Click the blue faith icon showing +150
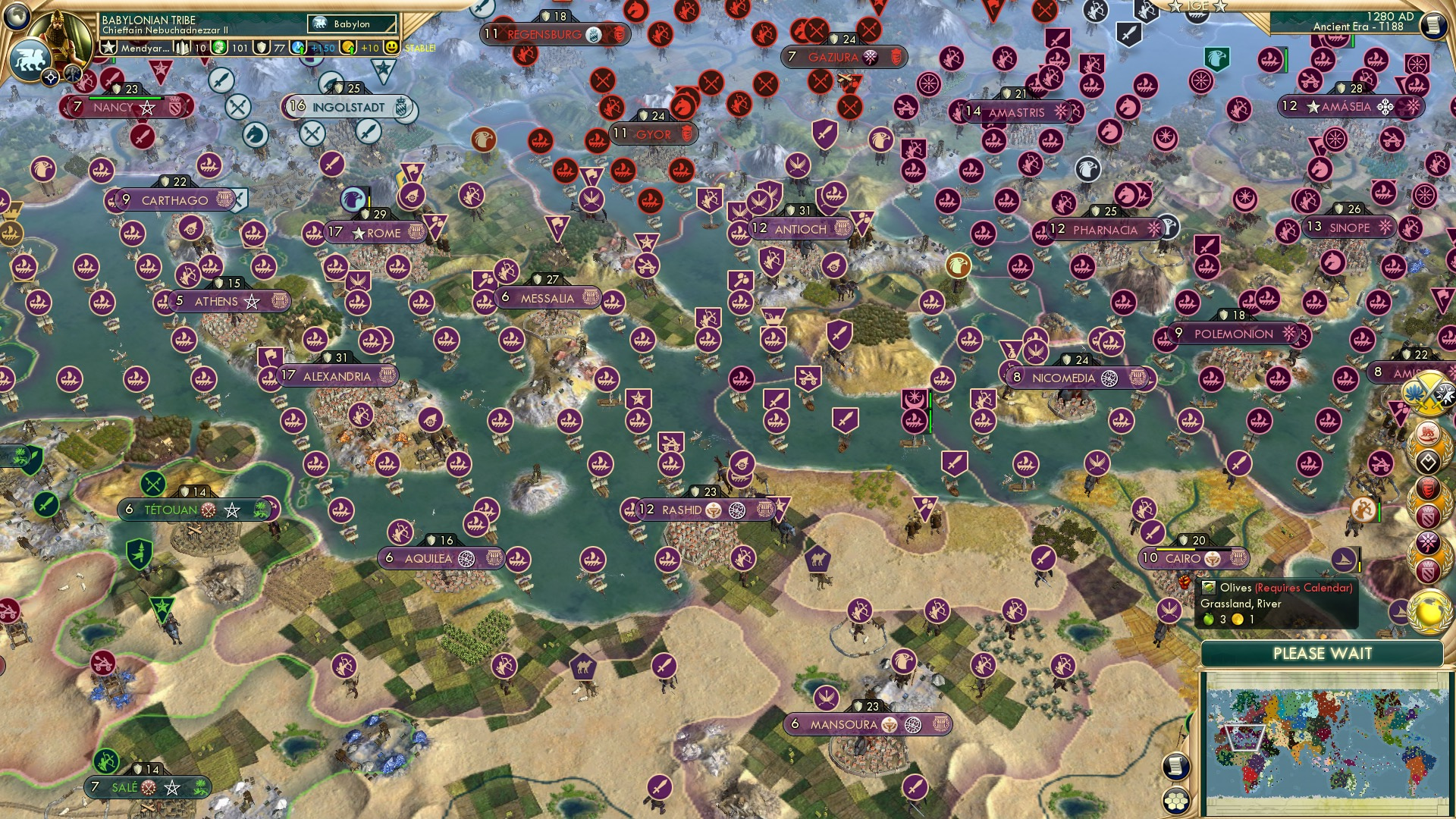 [299, 48]
